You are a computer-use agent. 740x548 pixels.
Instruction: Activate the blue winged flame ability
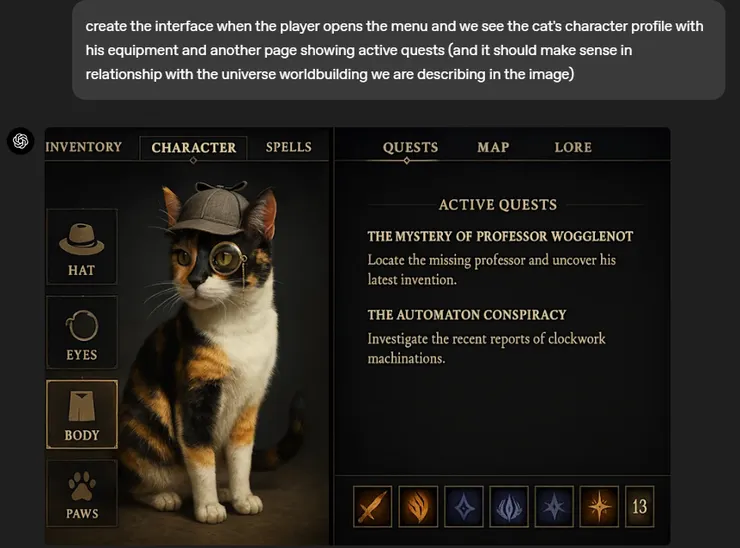click(509, 506)
